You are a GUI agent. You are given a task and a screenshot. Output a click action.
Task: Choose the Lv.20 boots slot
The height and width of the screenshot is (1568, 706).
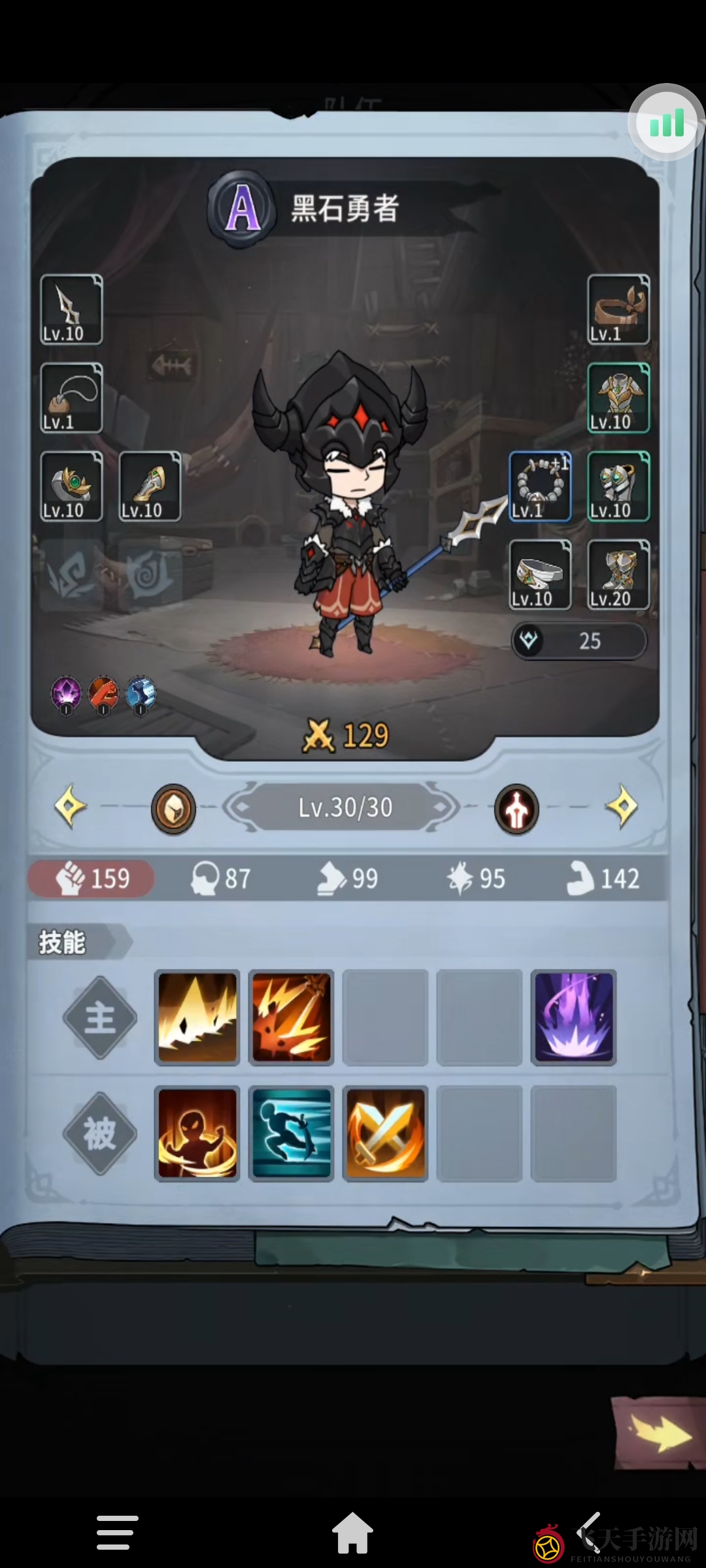point(618,575)
